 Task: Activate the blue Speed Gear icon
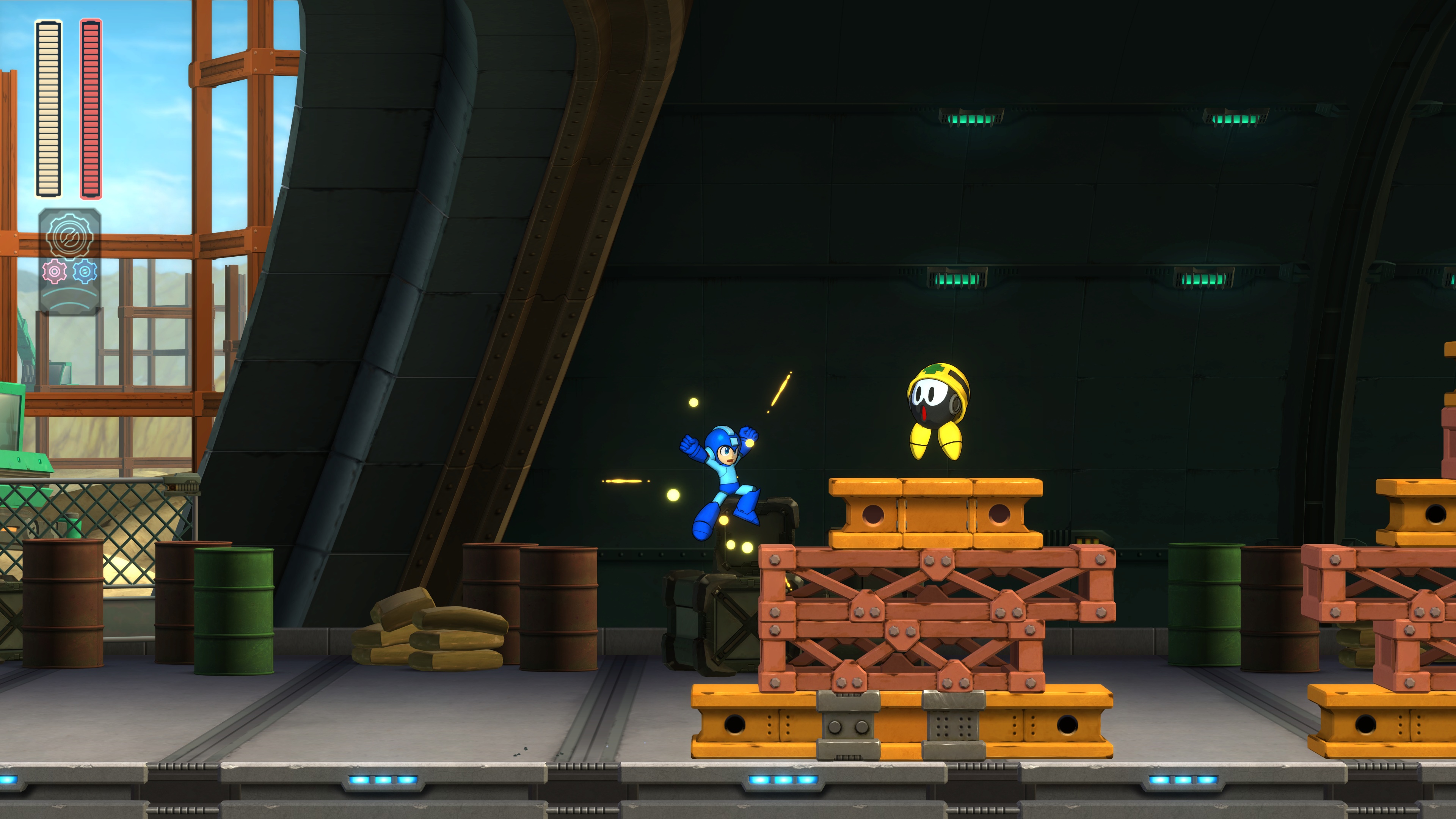pos(85,272)
